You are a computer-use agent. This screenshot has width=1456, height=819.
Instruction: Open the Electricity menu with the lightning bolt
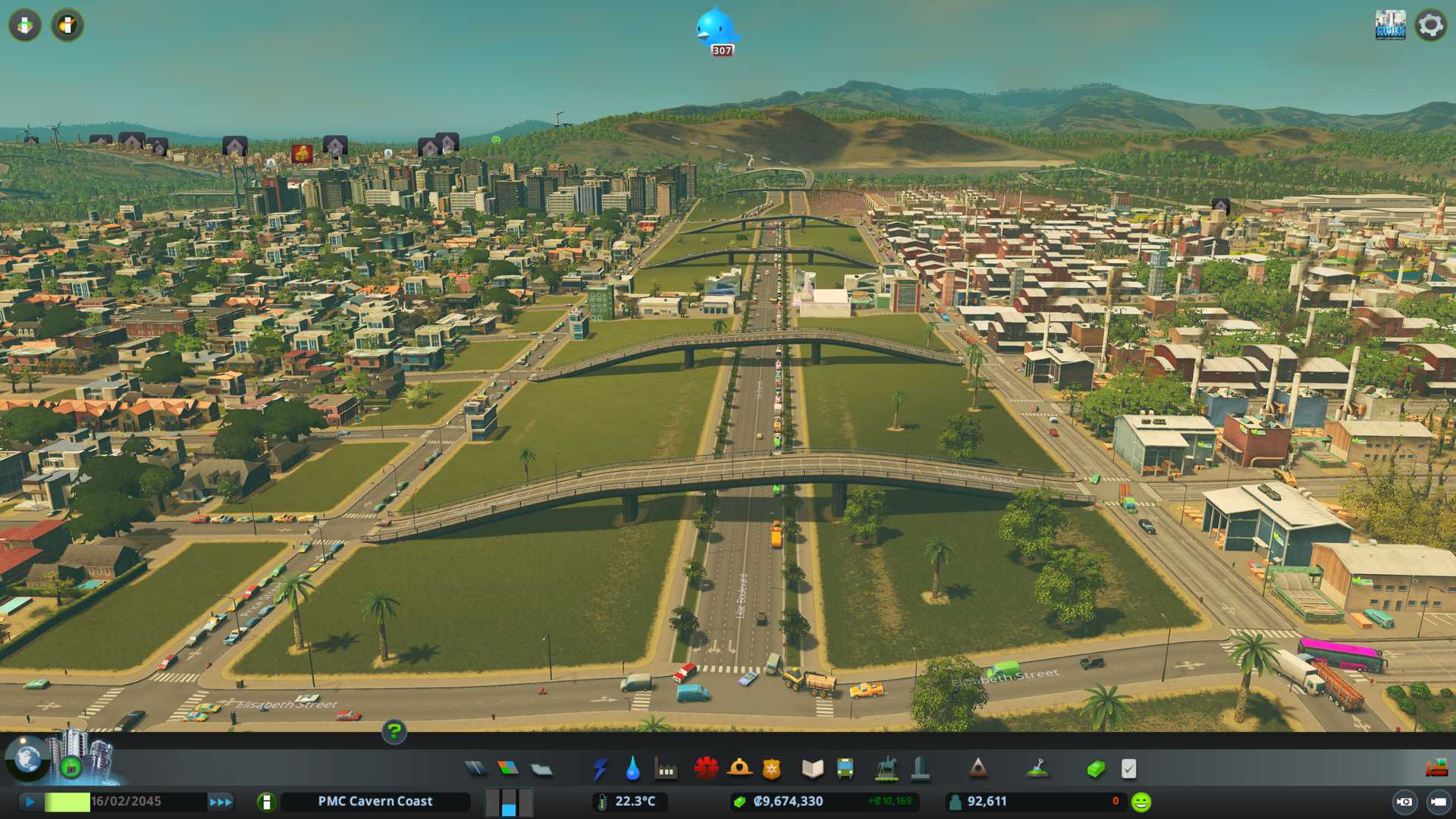click(600, 769)
